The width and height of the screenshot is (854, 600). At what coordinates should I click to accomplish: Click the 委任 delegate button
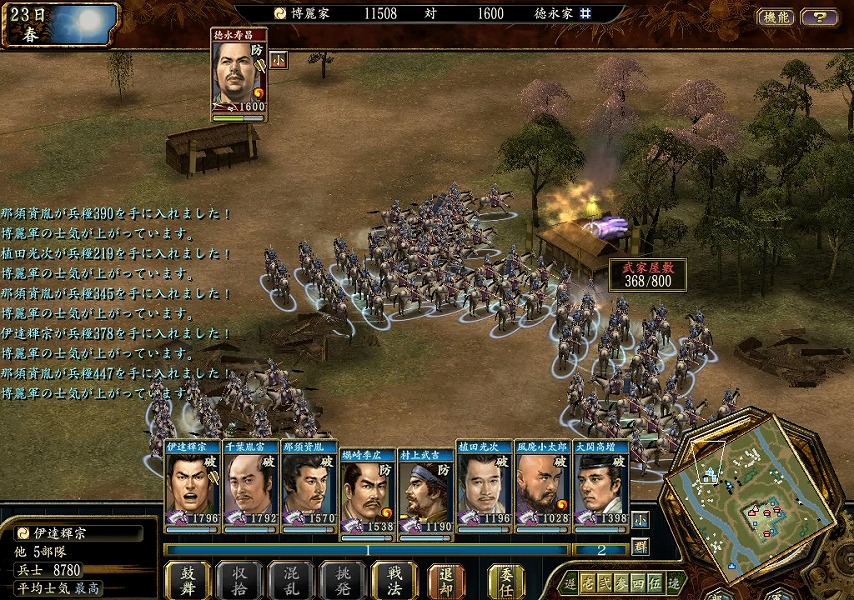click(506, 580)
